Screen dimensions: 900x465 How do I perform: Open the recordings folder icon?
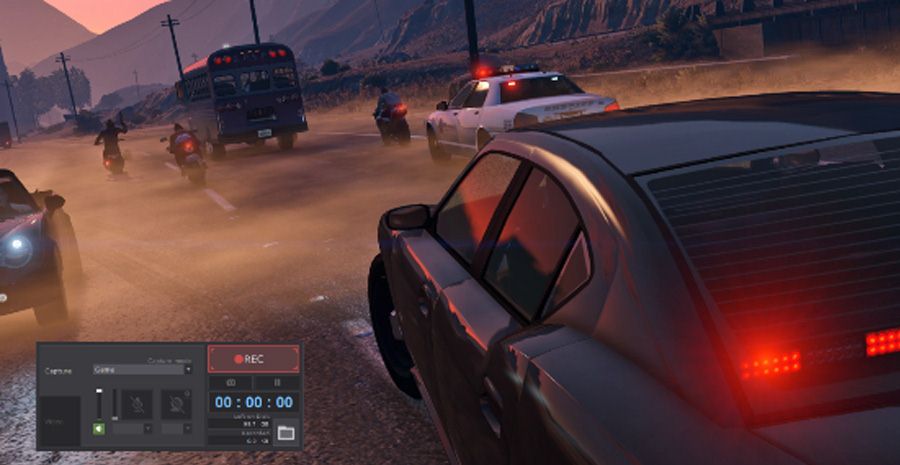click(x=286, y=432)
